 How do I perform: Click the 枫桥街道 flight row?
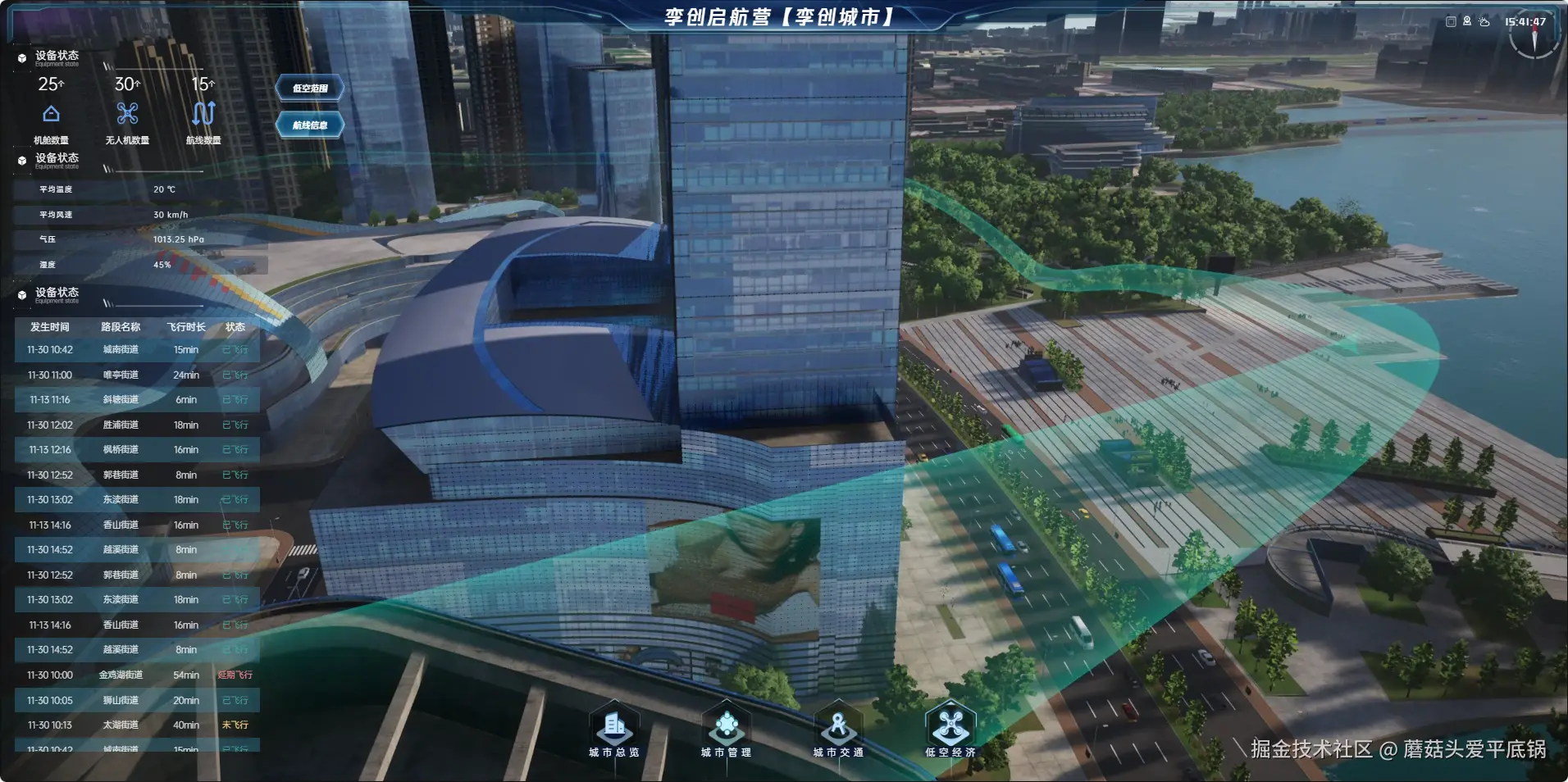click(137, 450)
